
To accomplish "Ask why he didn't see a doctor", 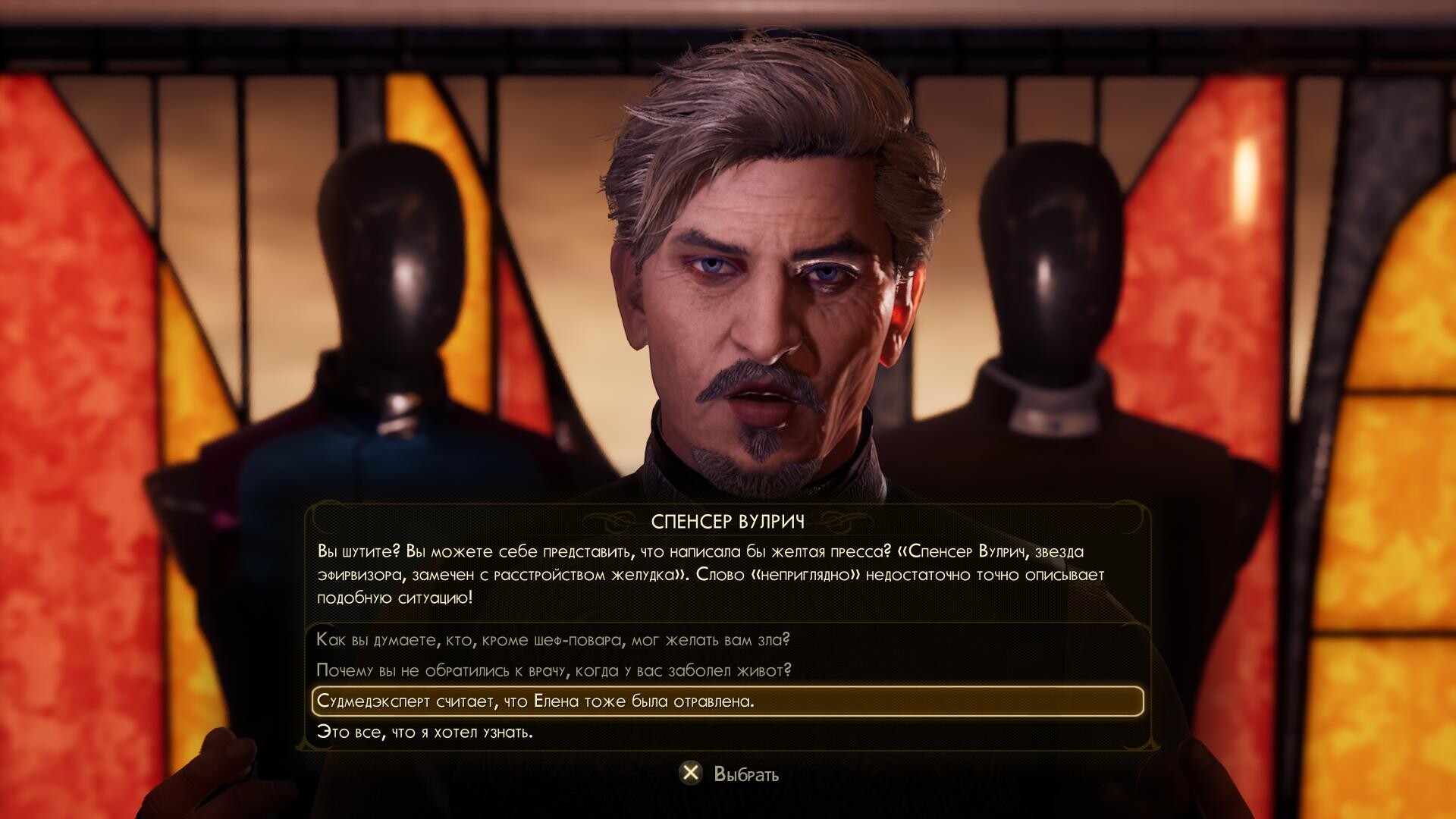I will pos(554,670).
